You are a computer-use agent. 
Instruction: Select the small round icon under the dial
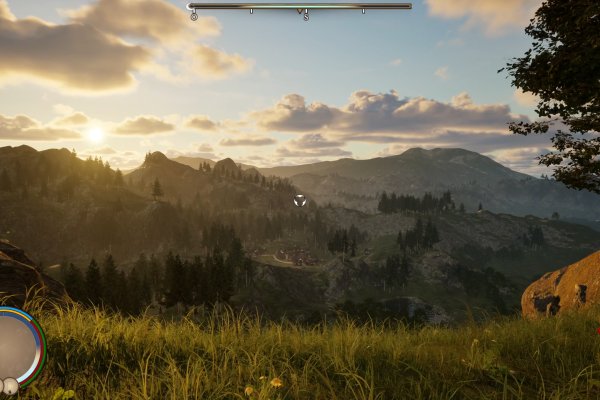point(10,386)
